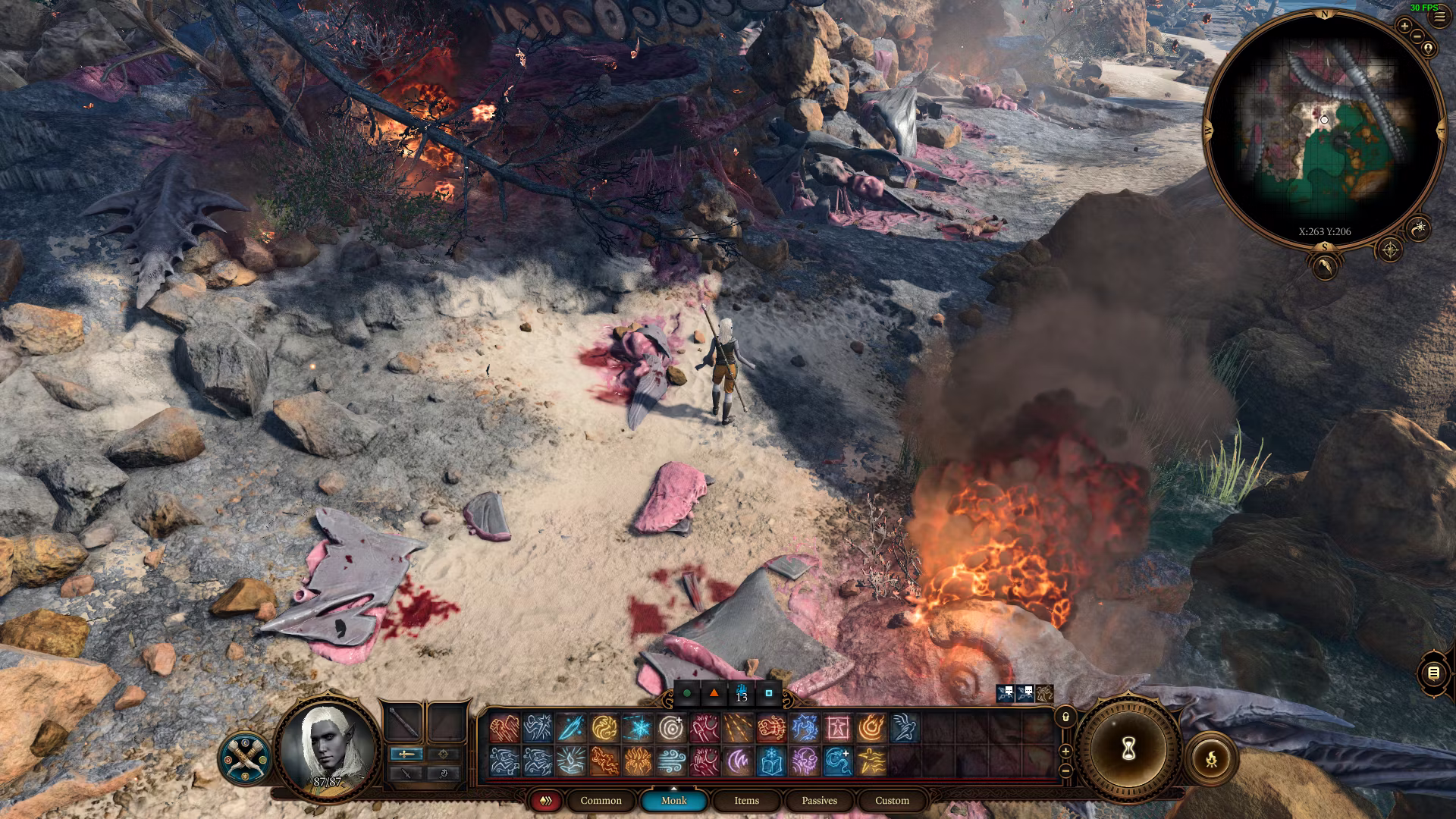Toggle the hotbar lock padlock
Screen dimensions: 1456x819
pos(1065,717)
